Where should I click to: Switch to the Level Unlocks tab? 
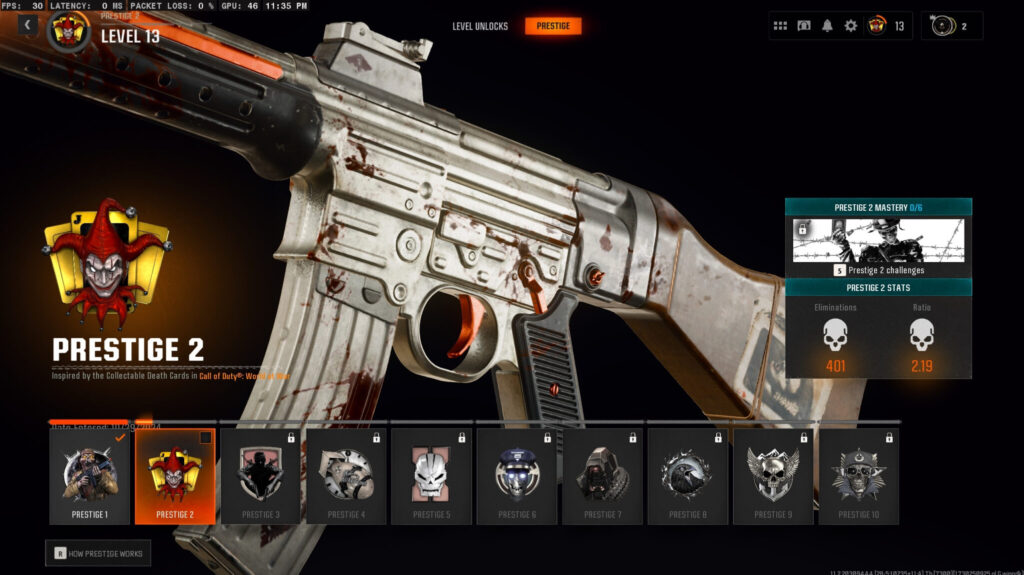(480, 26)
